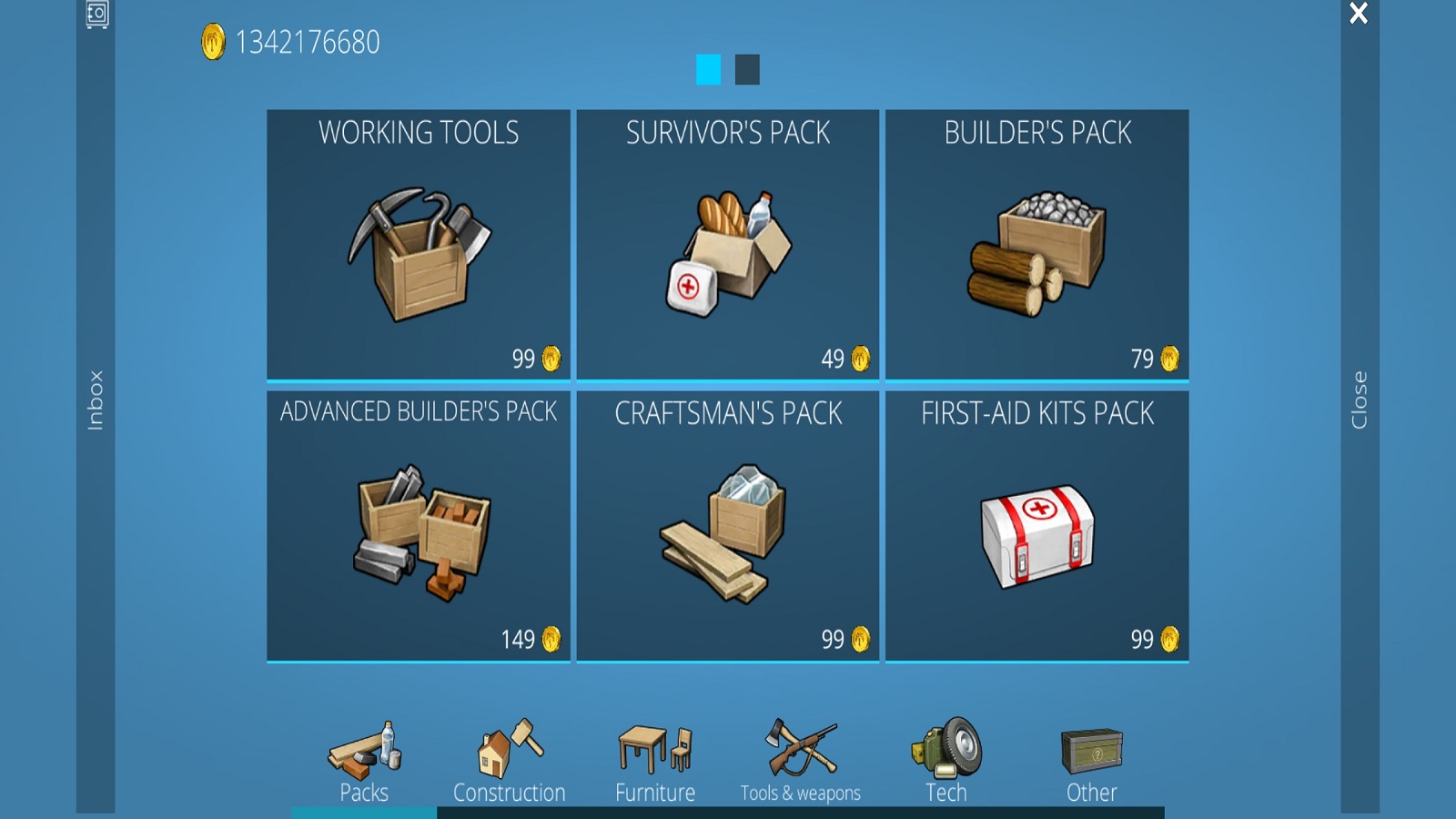Close the shop with the X
Image resolution: width=1456 pixels, height=819 pixels.
point(1359,14)
